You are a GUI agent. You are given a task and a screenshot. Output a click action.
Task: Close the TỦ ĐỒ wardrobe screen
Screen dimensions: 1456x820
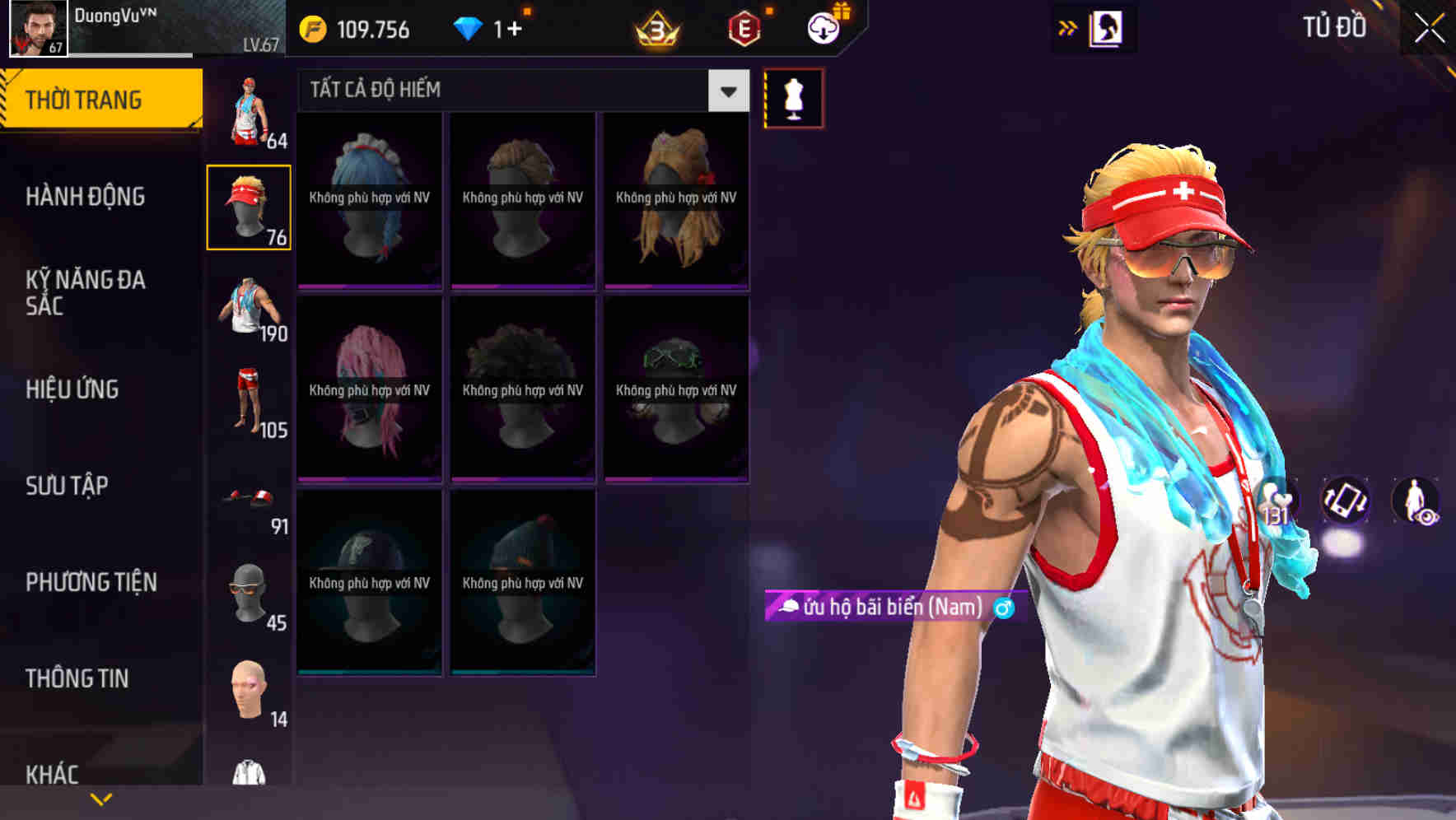(x=1430, y=26)
